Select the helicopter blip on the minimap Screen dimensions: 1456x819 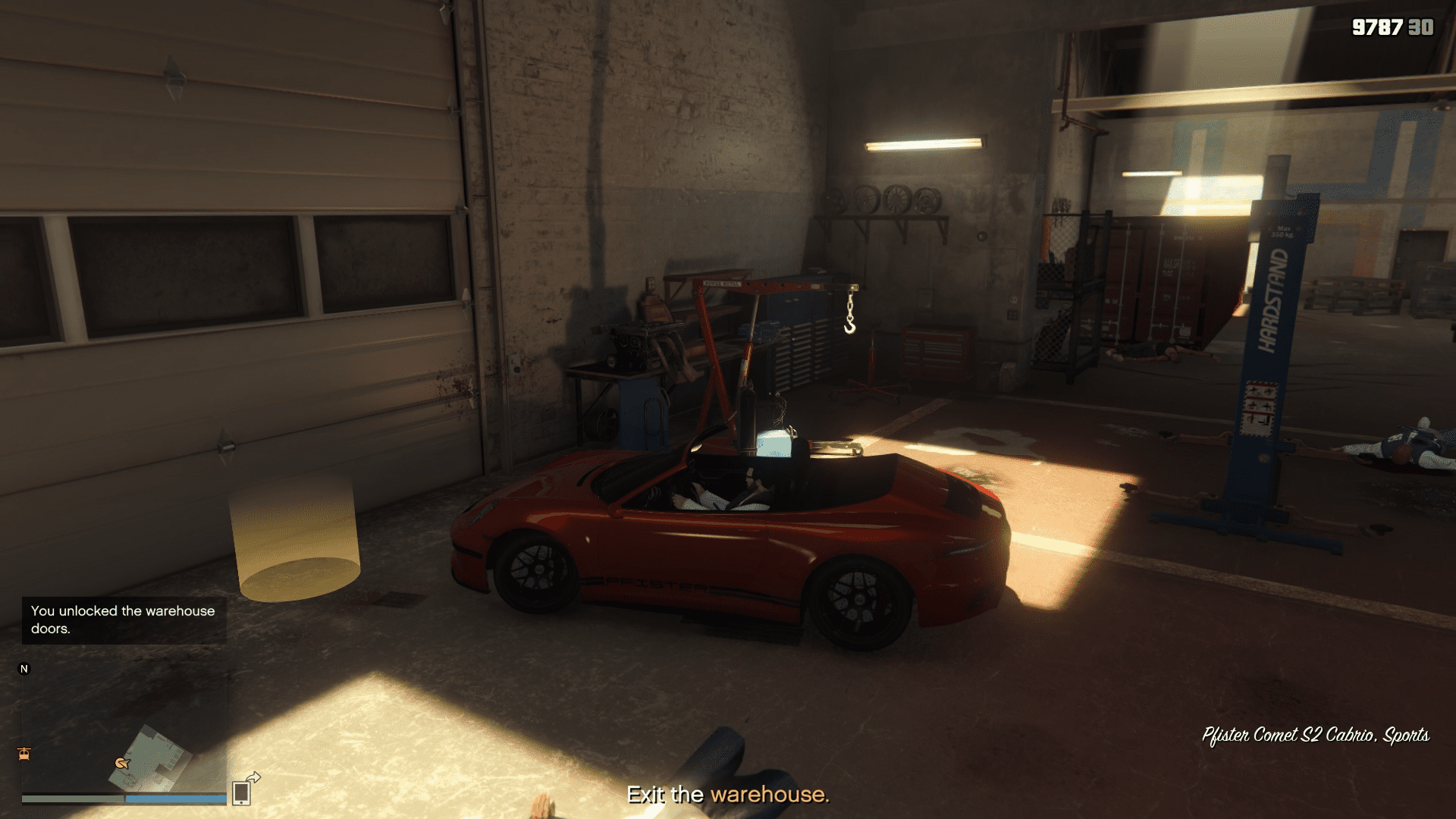point(24,753)
